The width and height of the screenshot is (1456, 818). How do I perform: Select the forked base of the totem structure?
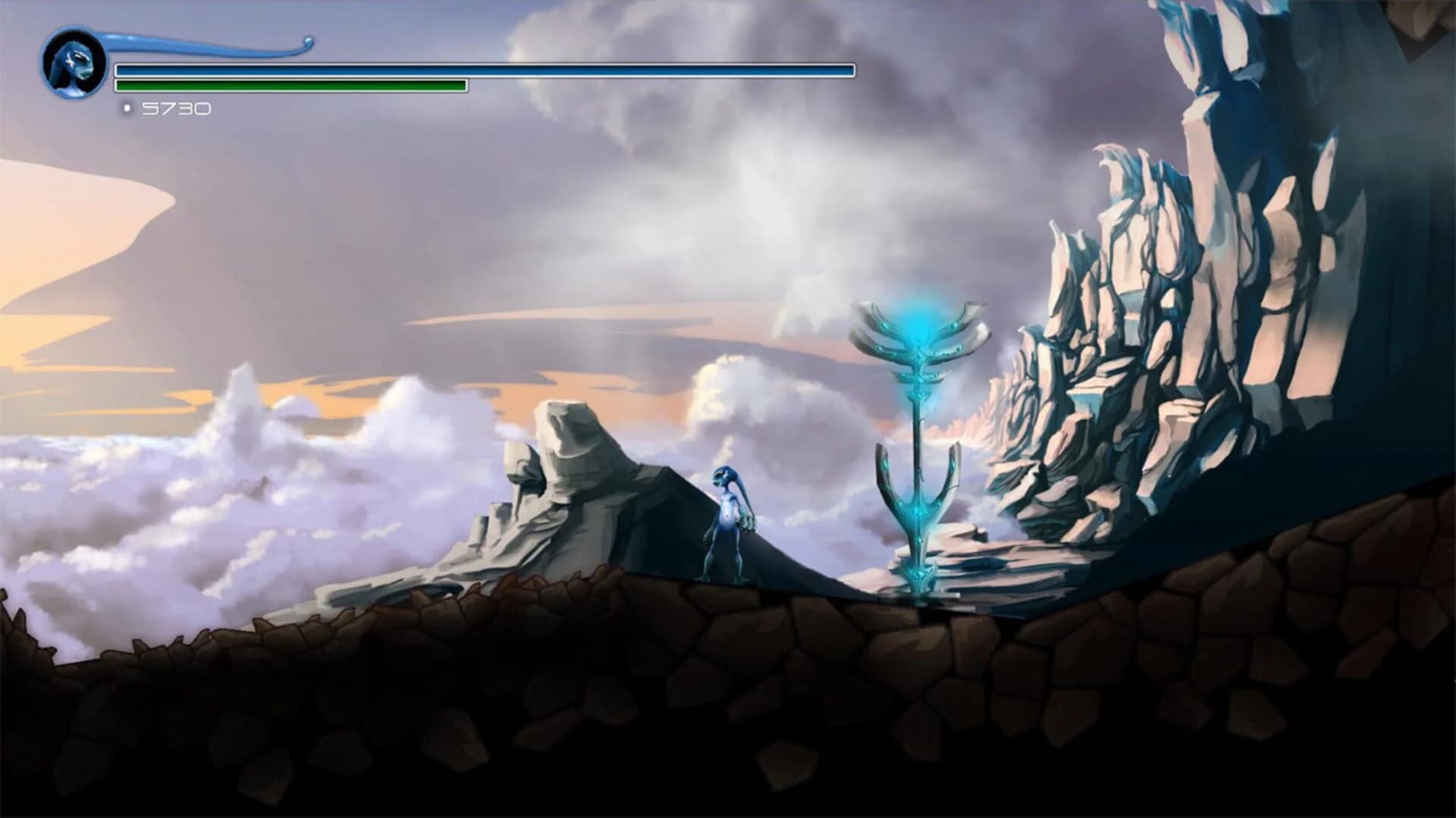coord(918,500)
